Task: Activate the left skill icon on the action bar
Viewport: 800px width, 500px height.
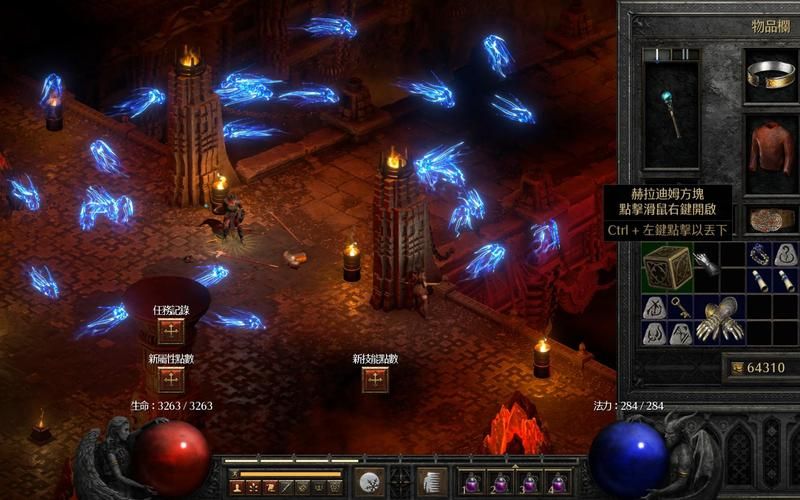Action: 370,481
